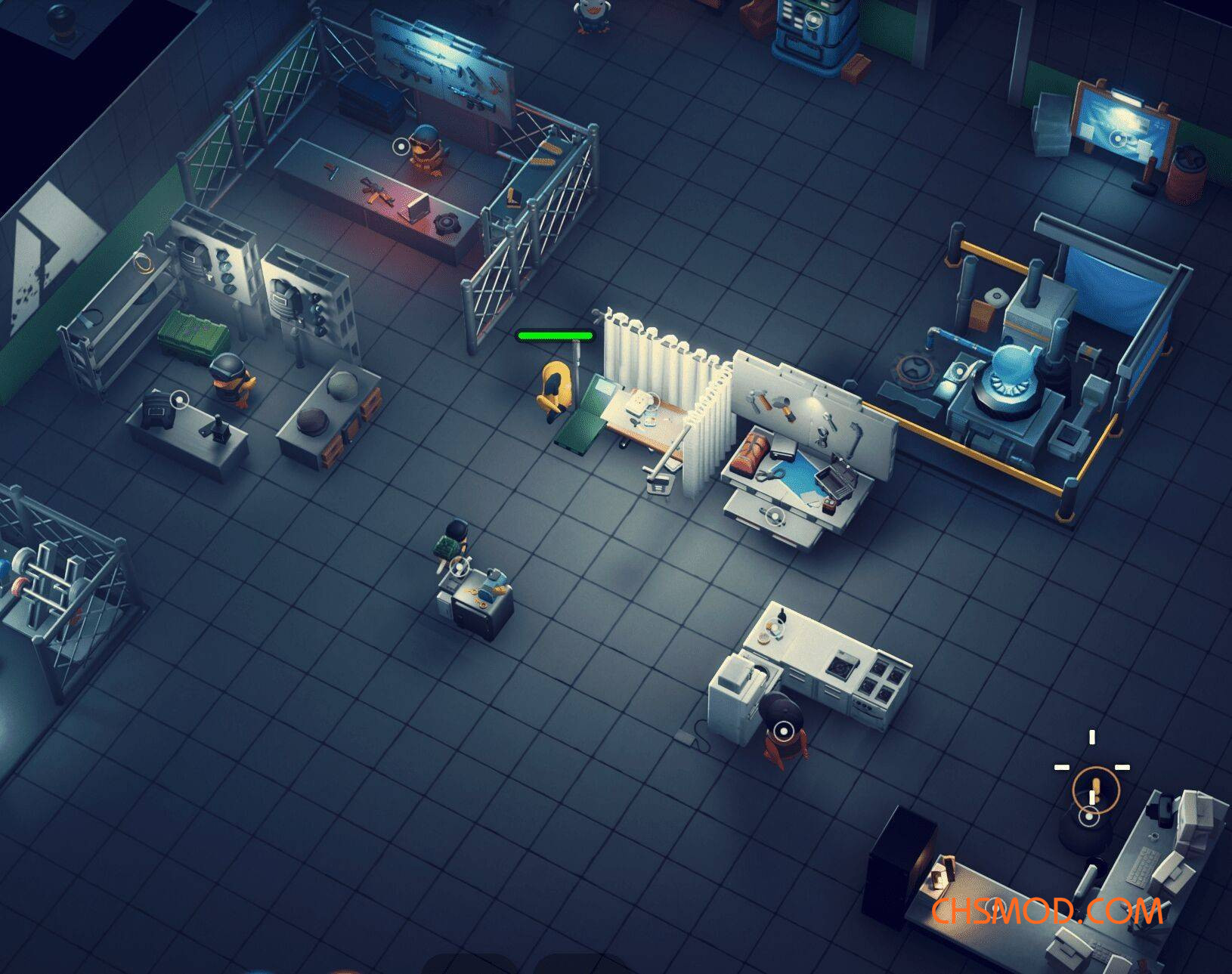Activate the marker on the blue vending machine
The width and height of the screenshot is (1232, 974).
(x=813, y=20)
